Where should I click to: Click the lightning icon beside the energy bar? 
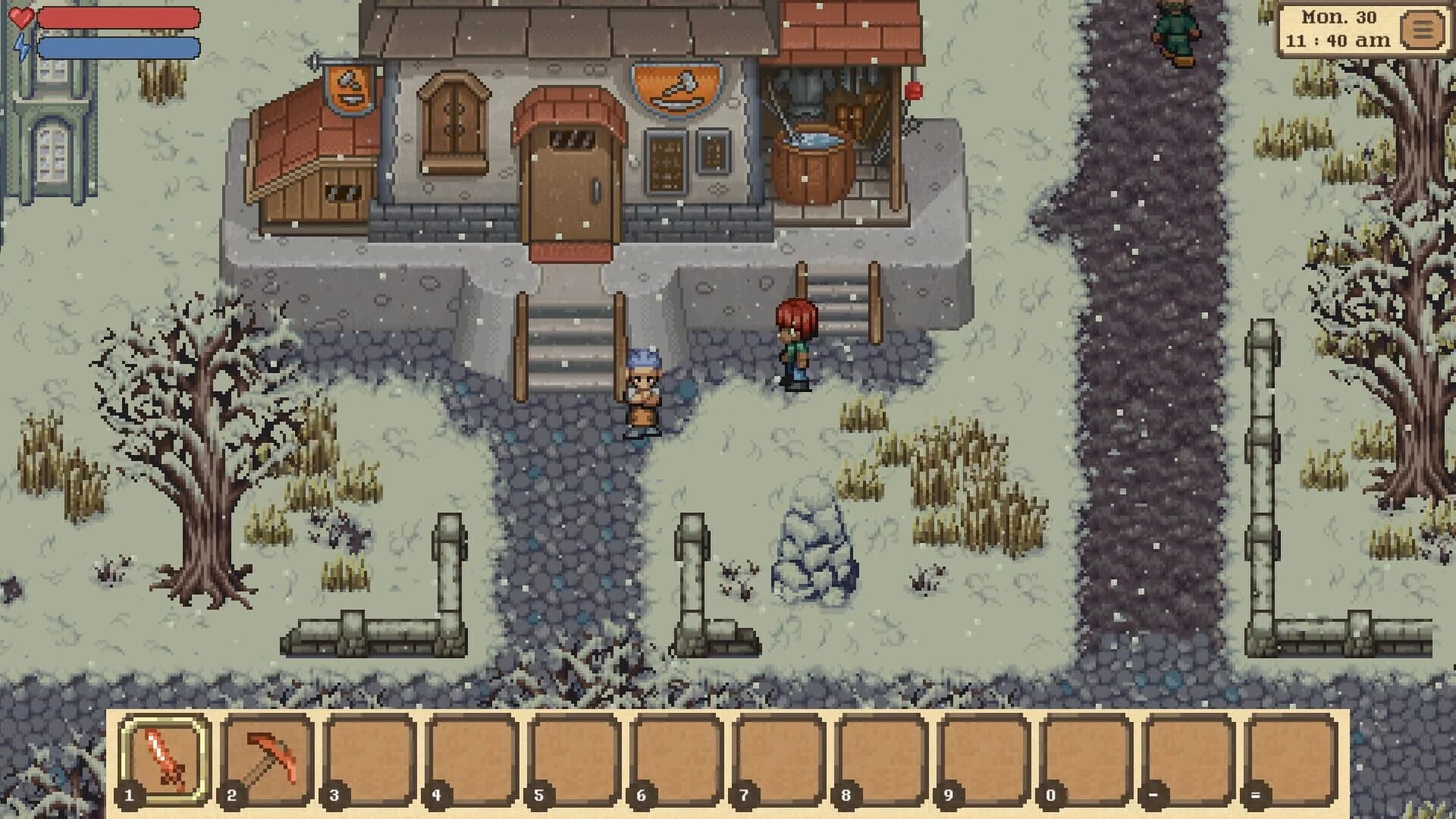[x=23, y=45]
